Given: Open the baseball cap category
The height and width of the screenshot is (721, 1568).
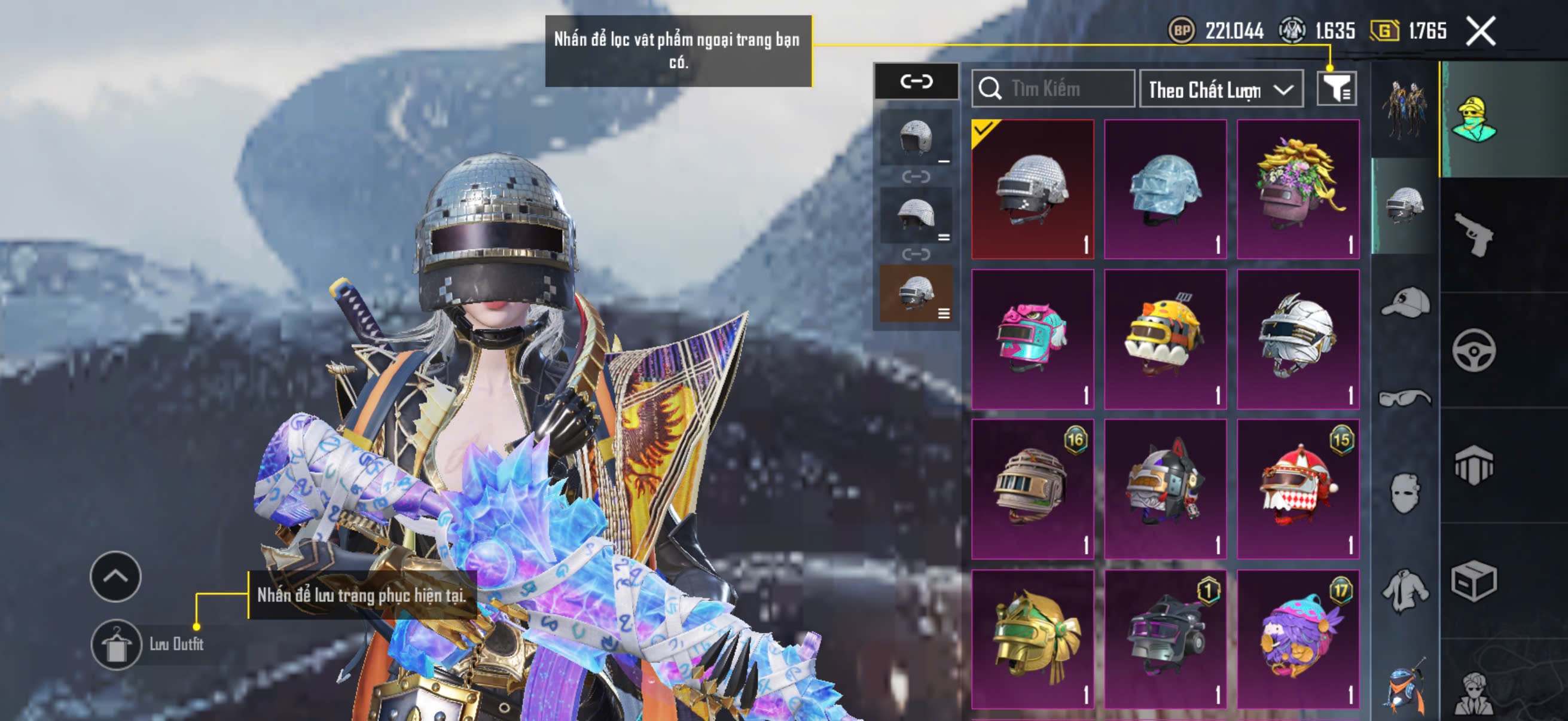Looking at the screenshot, I should click(1405, 303).
